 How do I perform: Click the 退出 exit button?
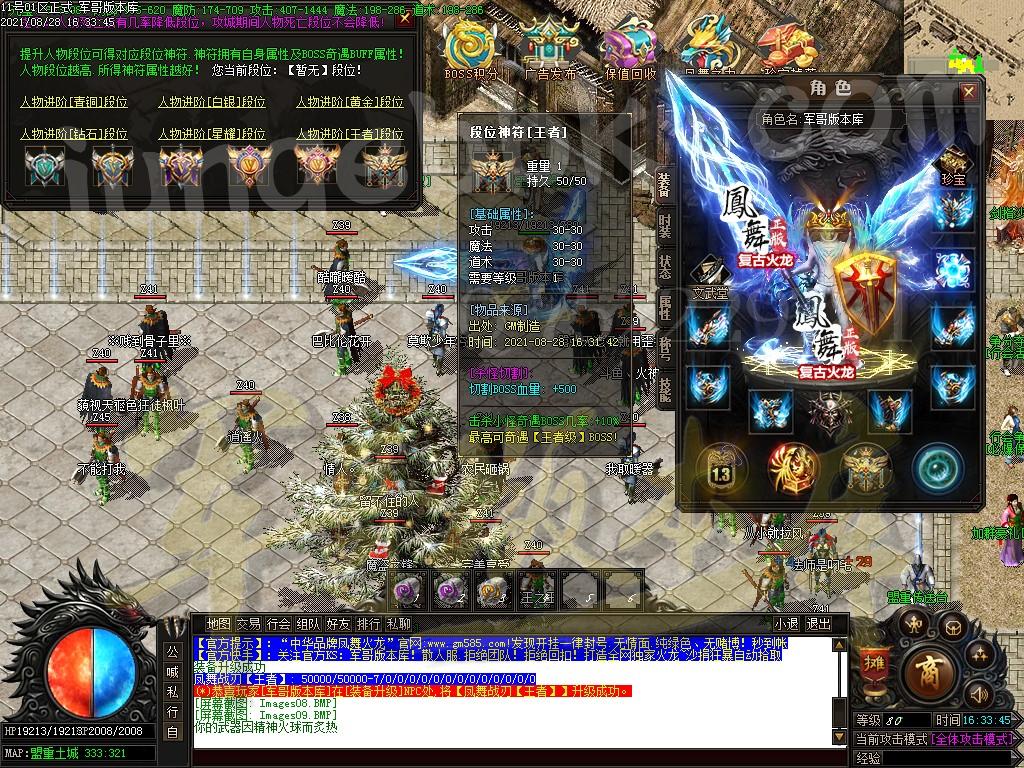tap(819, 624)
